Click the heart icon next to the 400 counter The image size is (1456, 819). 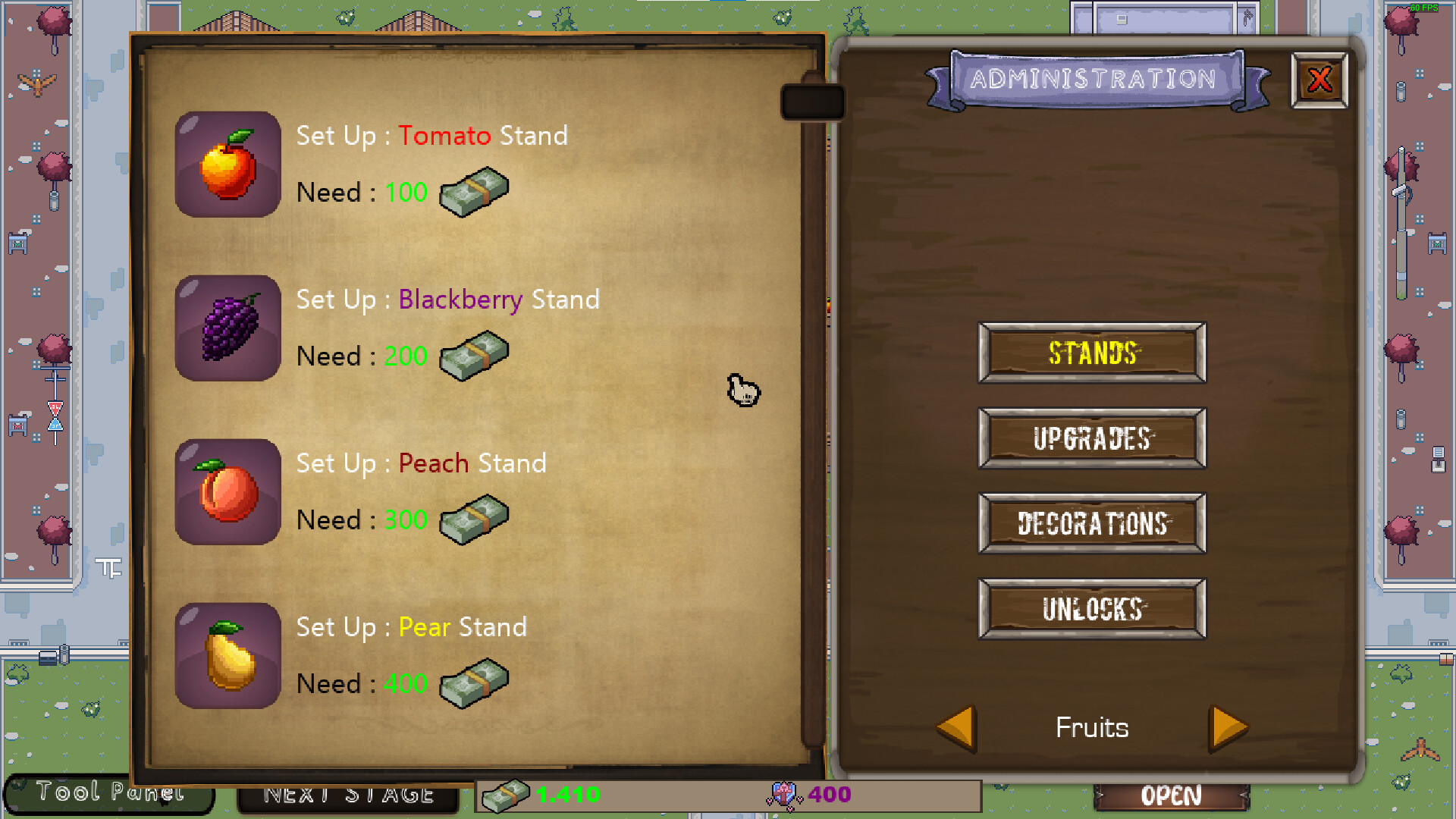coord(783,795)
